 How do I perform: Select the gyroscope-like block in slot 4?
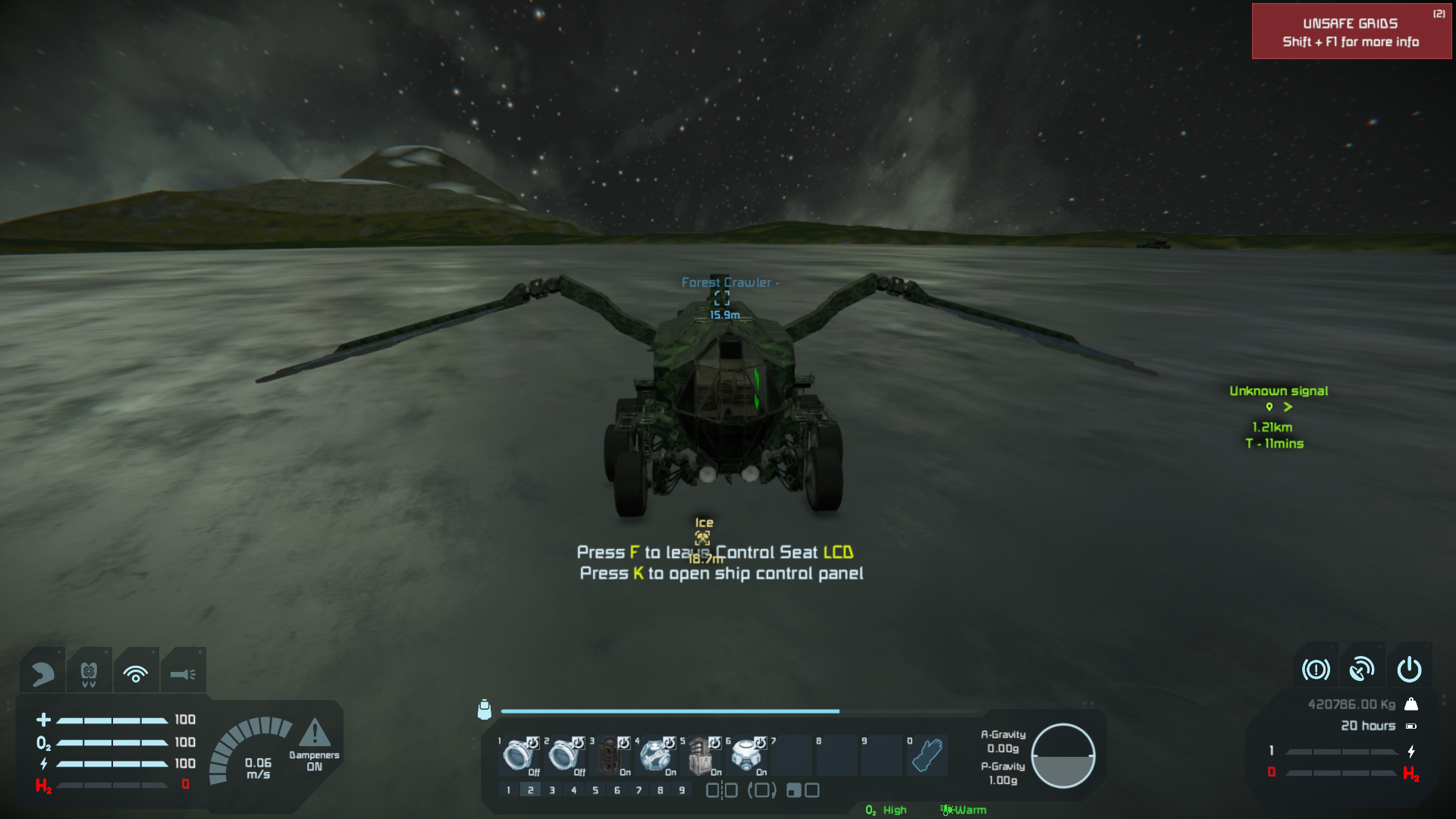[656, 755]
